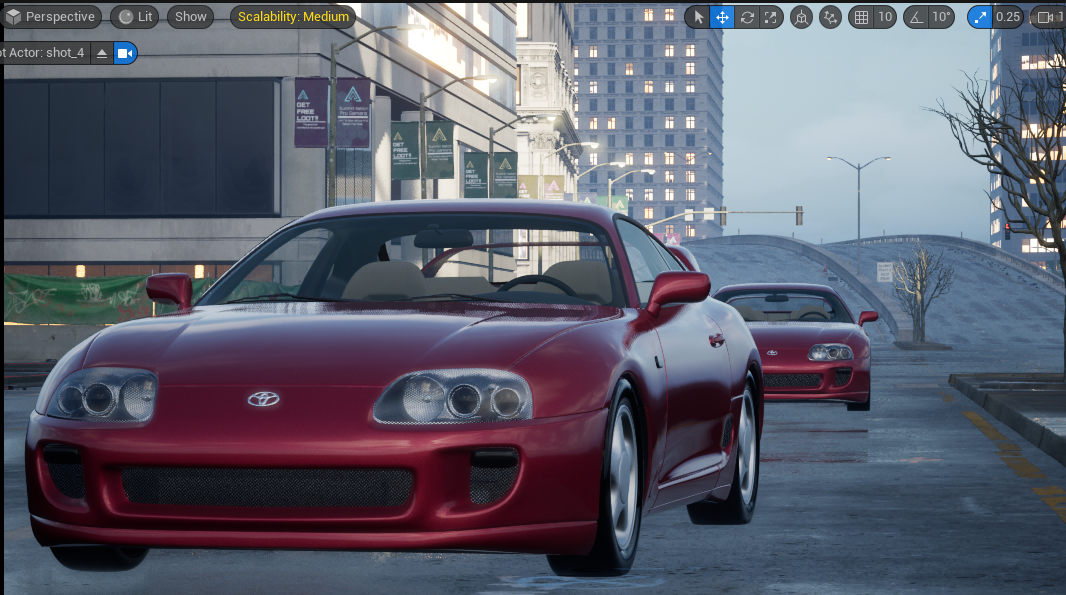This screenshot has height=595, width=1066.
Task: Open the 0.25 scale snap dropdown
Action: click(1008, 17)
